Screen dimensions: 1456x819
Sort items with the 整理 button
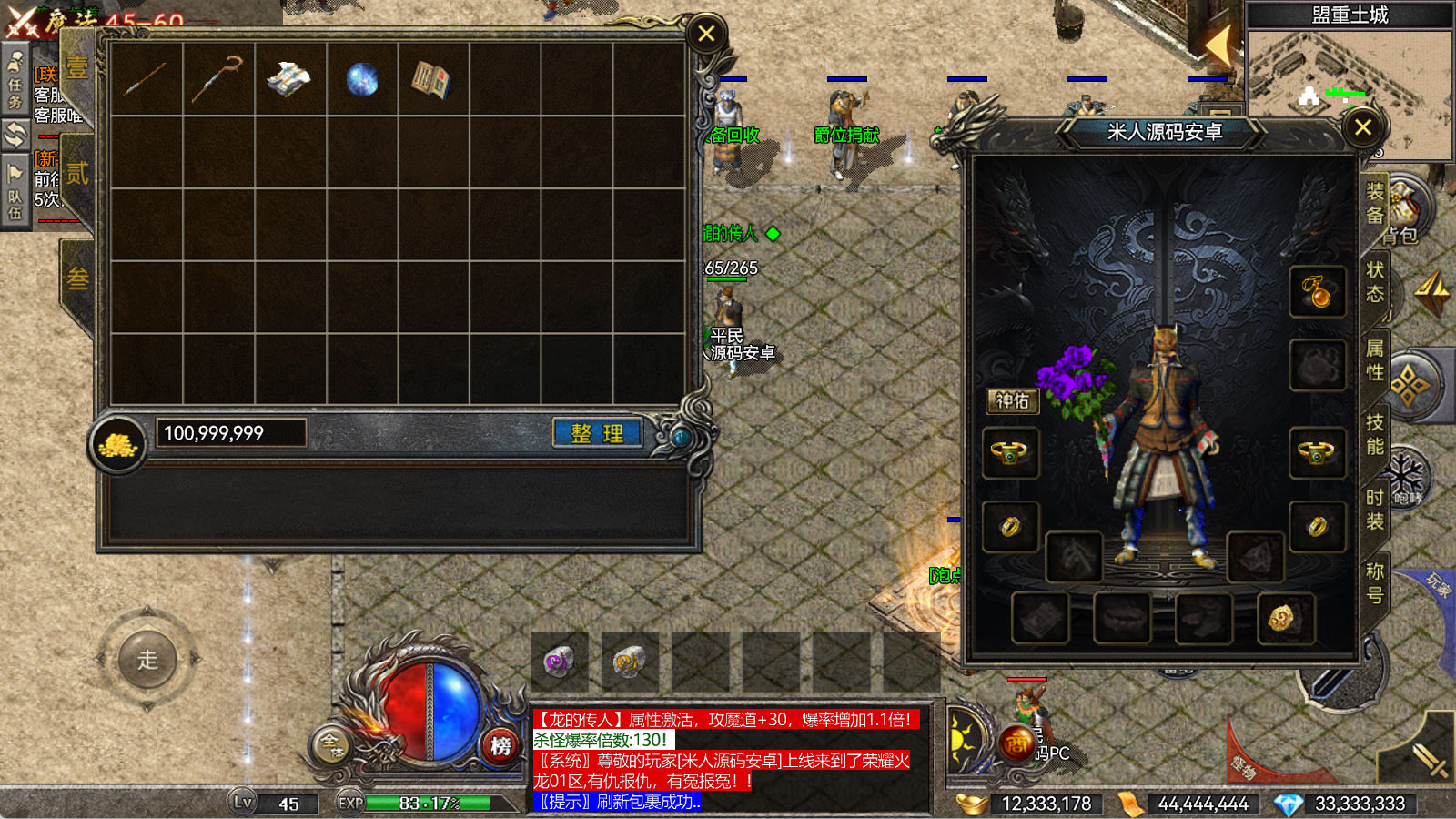click(x=597, y=433)
